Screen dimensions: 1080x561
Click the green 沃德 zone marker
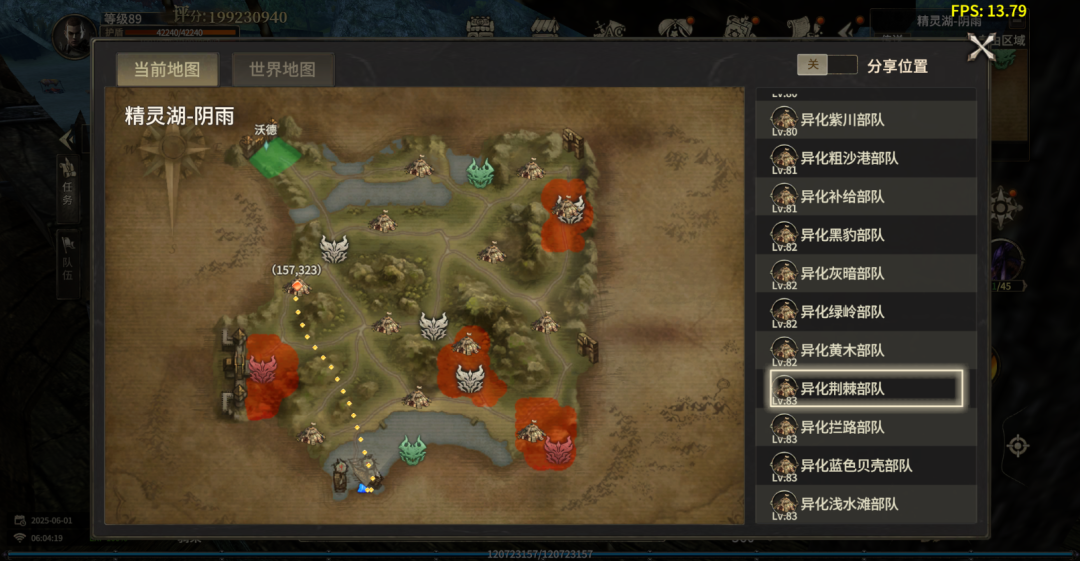tap(274, 157)
